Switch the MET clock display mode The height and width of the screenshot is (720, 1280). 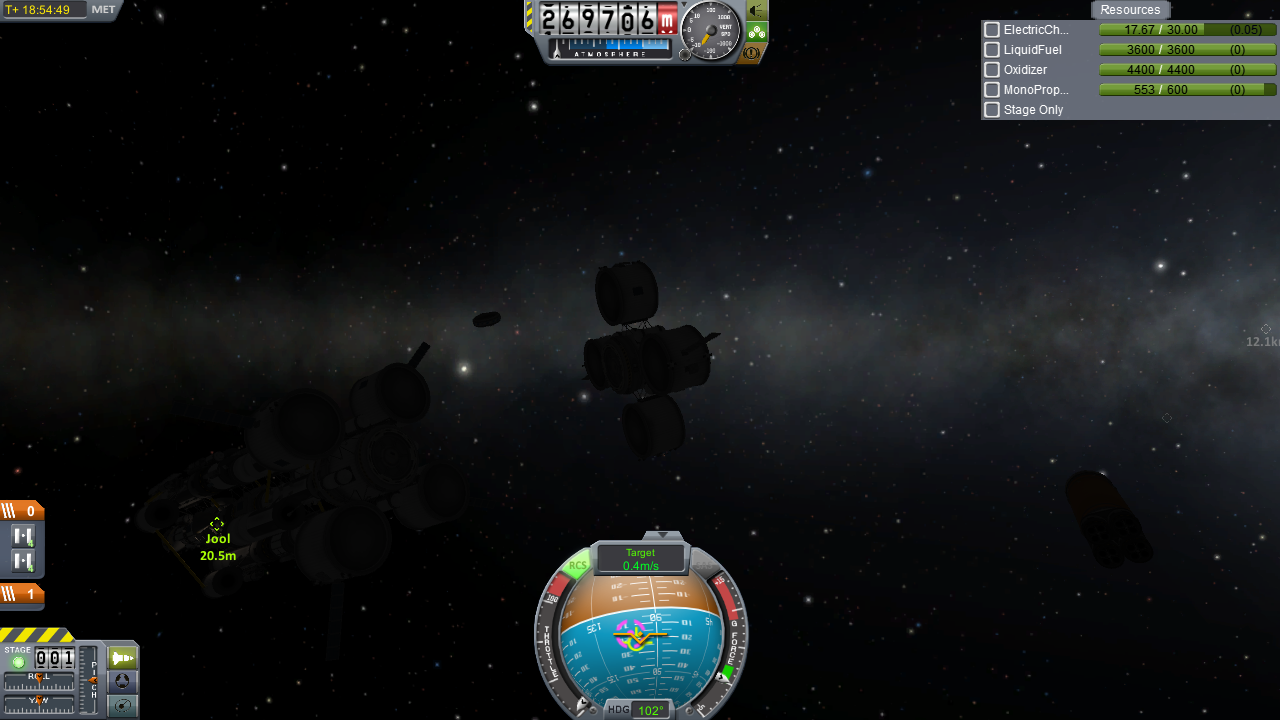[x=103, y=10]
